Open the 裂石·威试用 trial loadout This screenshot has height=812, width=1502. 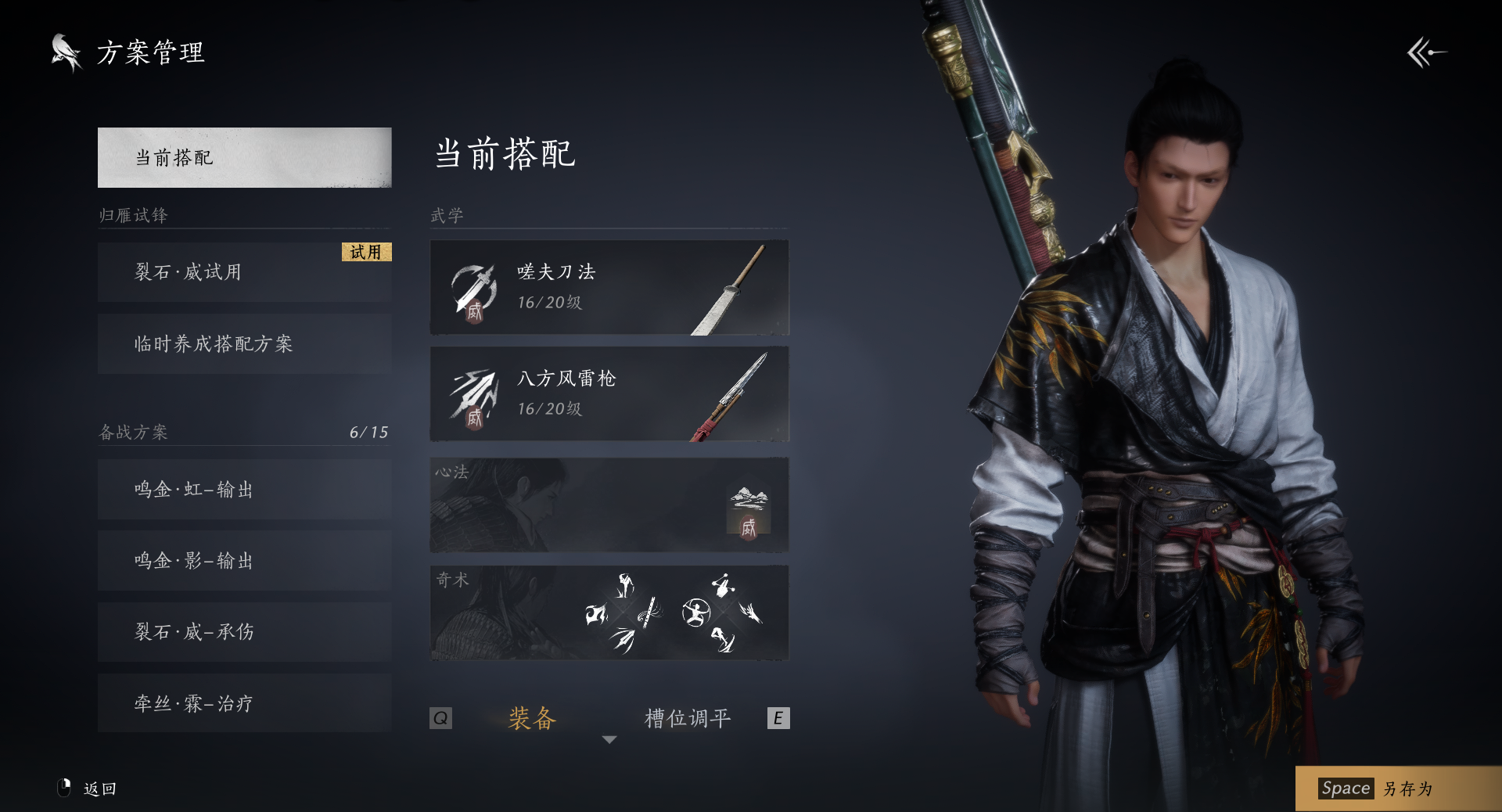coord(244,272)
